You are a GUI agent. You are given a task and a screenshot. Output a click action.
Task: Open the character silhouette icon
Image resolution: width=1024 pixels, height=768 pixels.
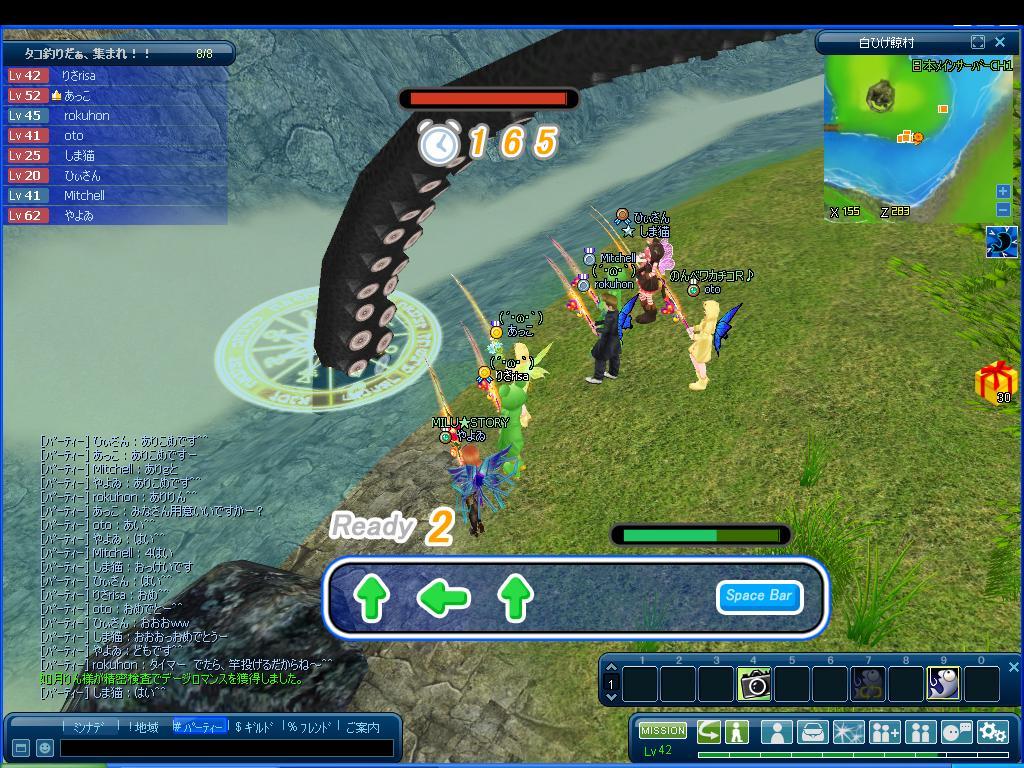tap(776, 732)
